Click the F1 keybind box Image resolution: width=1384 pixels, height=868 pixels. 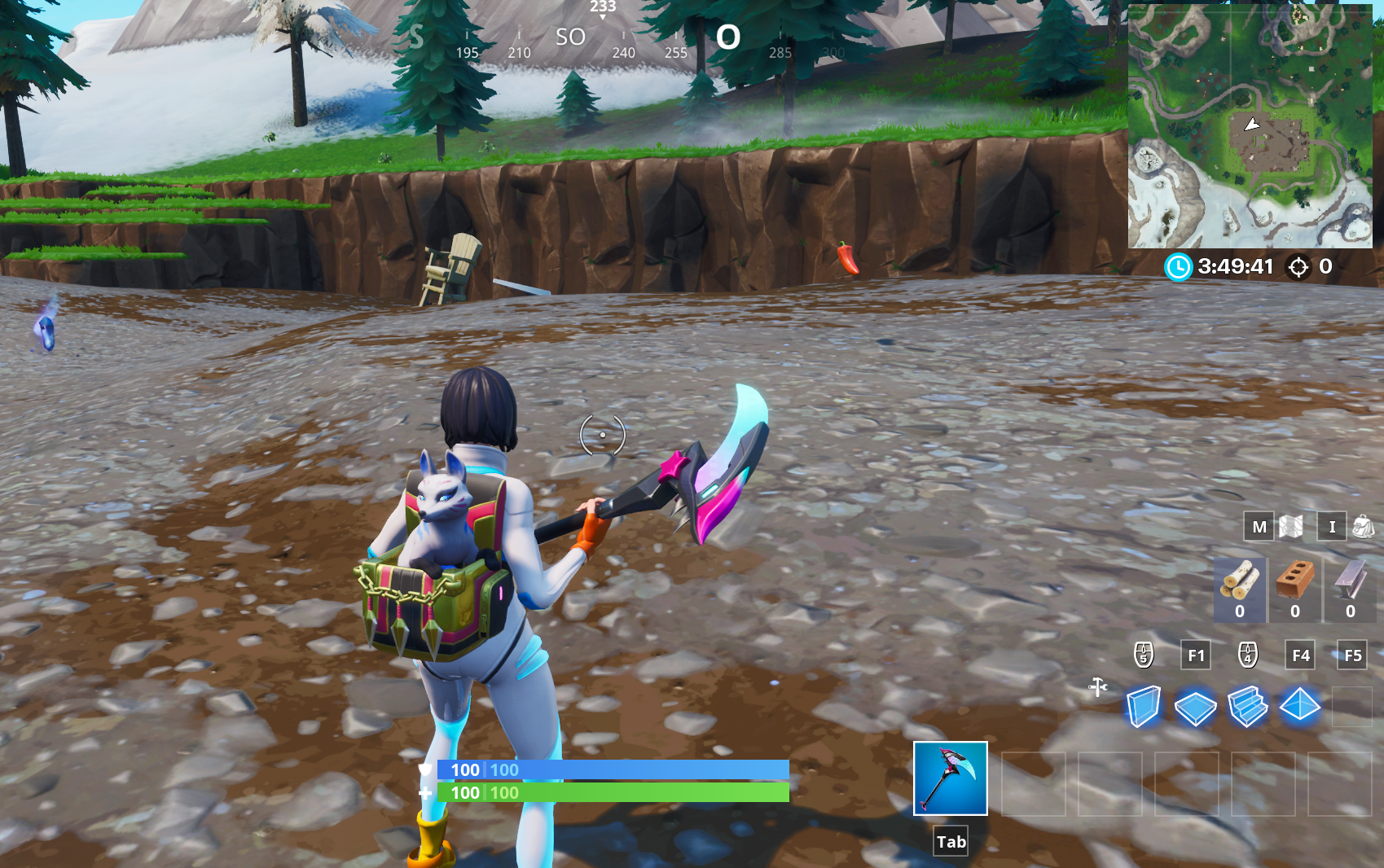pyautogui.click(x=1196, y=655)
